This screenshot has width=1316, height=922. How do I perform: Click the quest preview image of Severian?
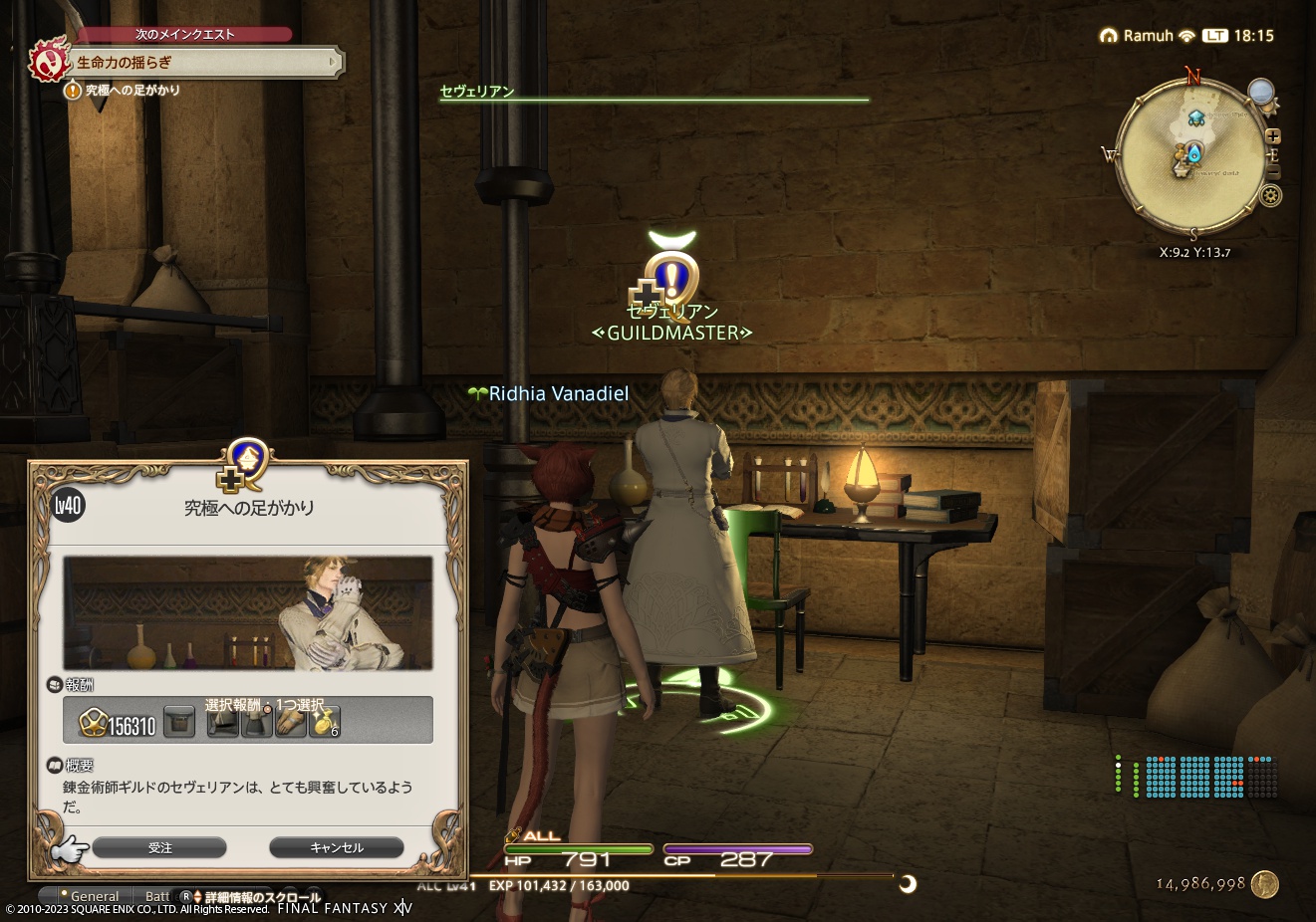click(248, 613)
